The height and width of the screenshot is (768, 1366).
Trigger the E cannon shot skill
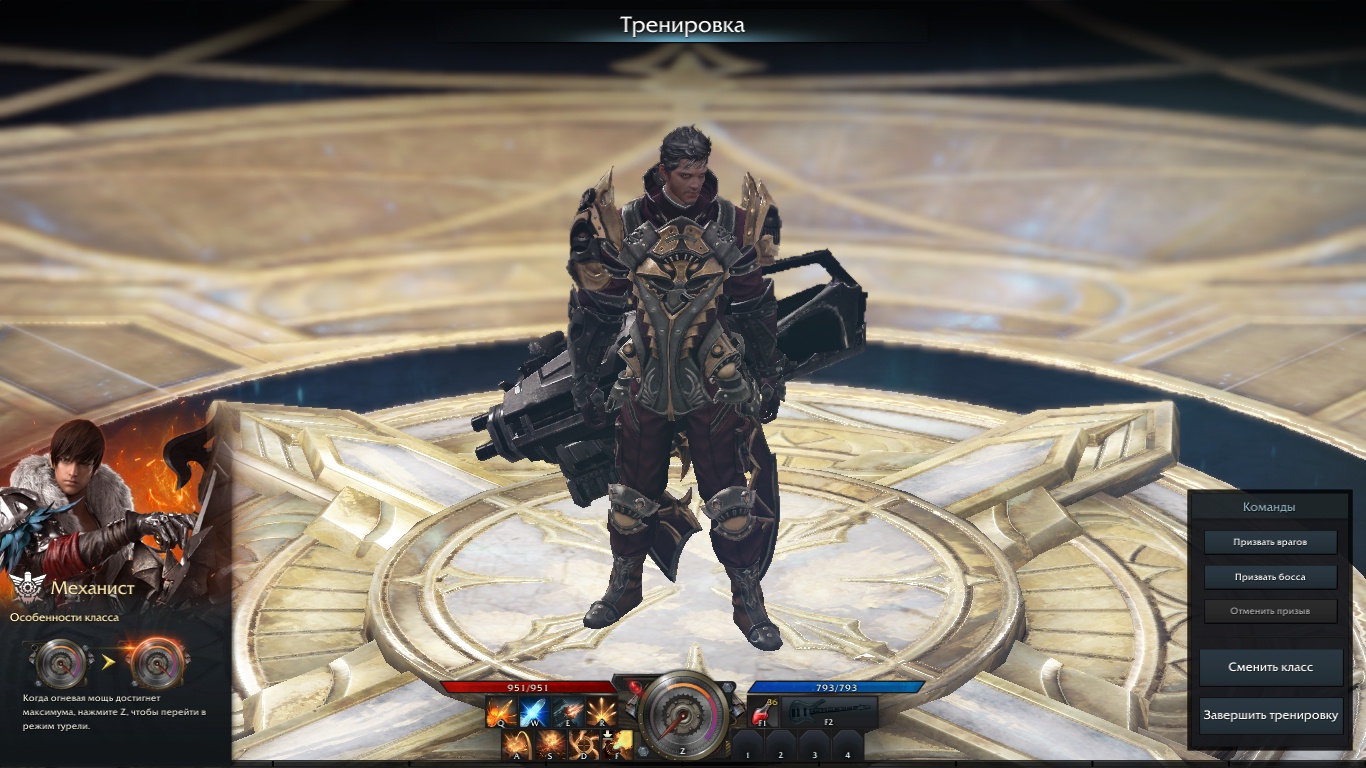pyautogui.click(x=567, y=713)
